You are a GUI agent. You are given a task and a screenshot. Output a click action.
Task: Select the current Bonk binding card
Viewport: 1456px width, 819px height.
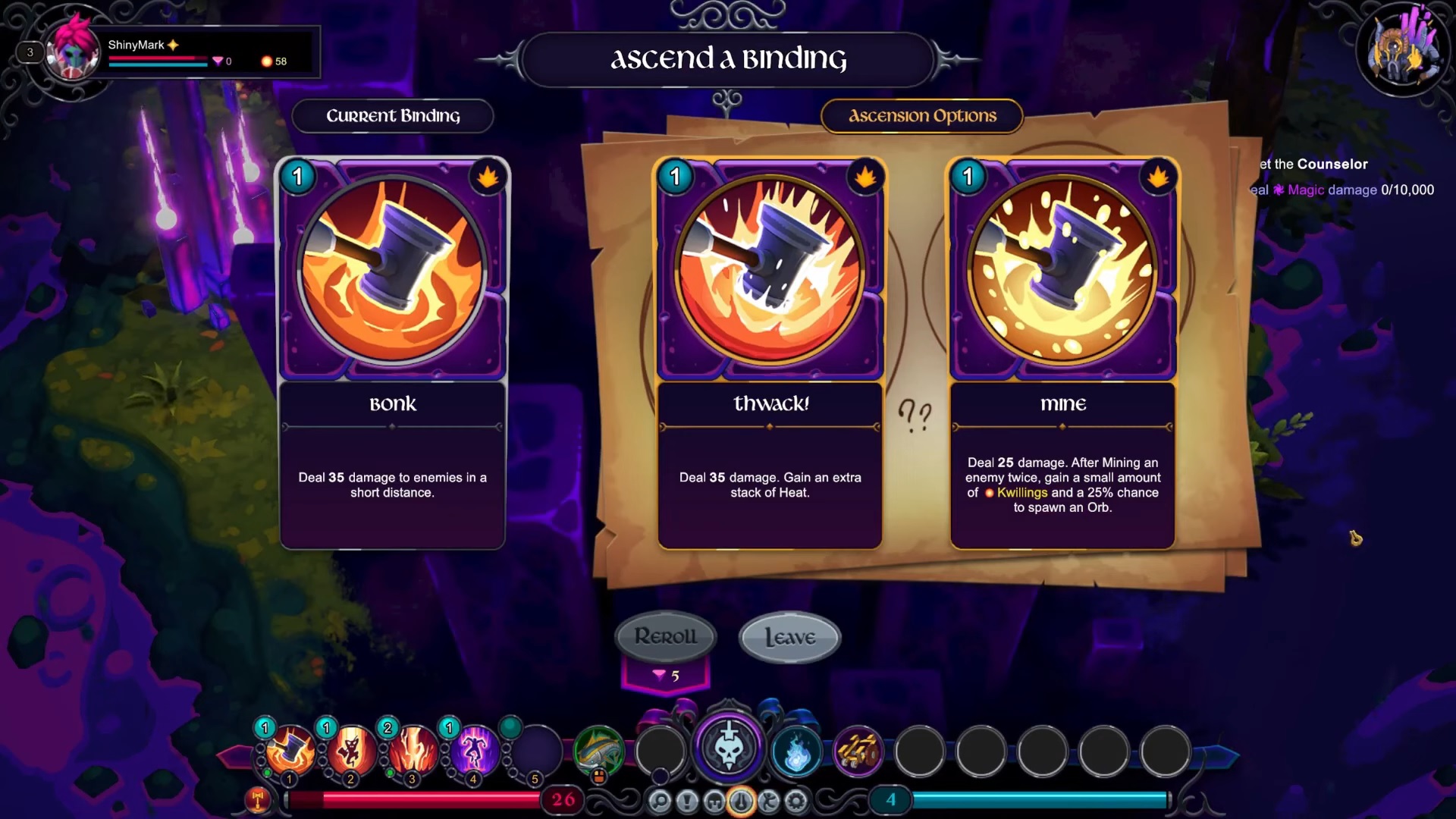[x=392, y=353]
